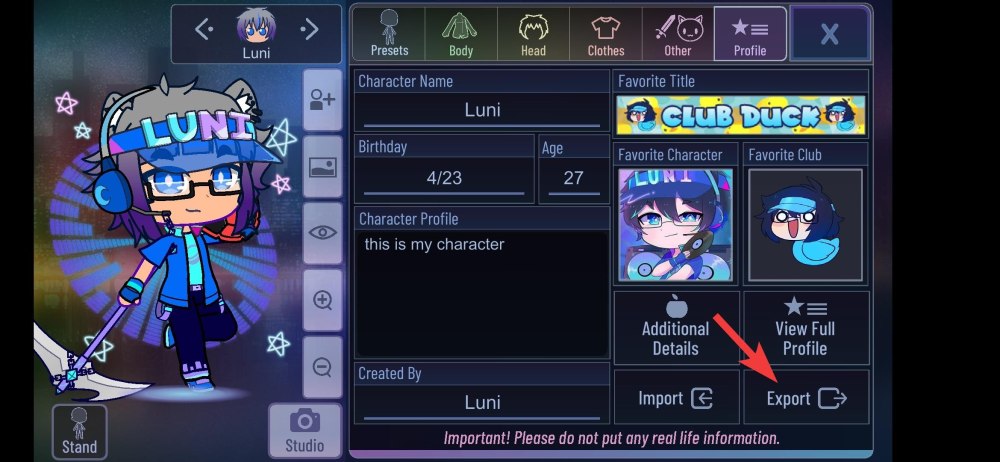This screenshot has height=462, width=1000.
Task: Go to the Clothes tab
Action: 605,33
